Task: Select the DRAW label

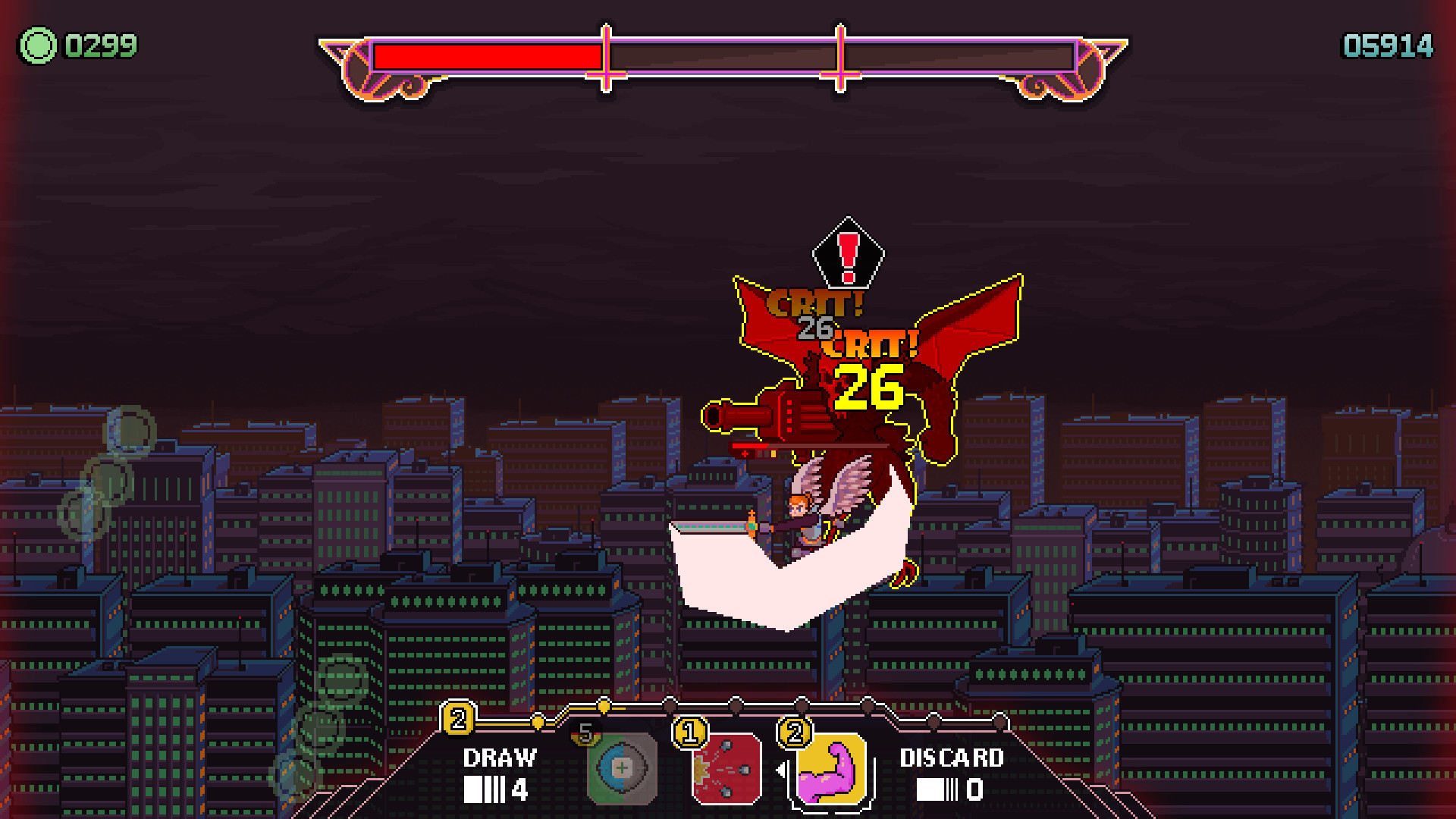Action: 500,757
